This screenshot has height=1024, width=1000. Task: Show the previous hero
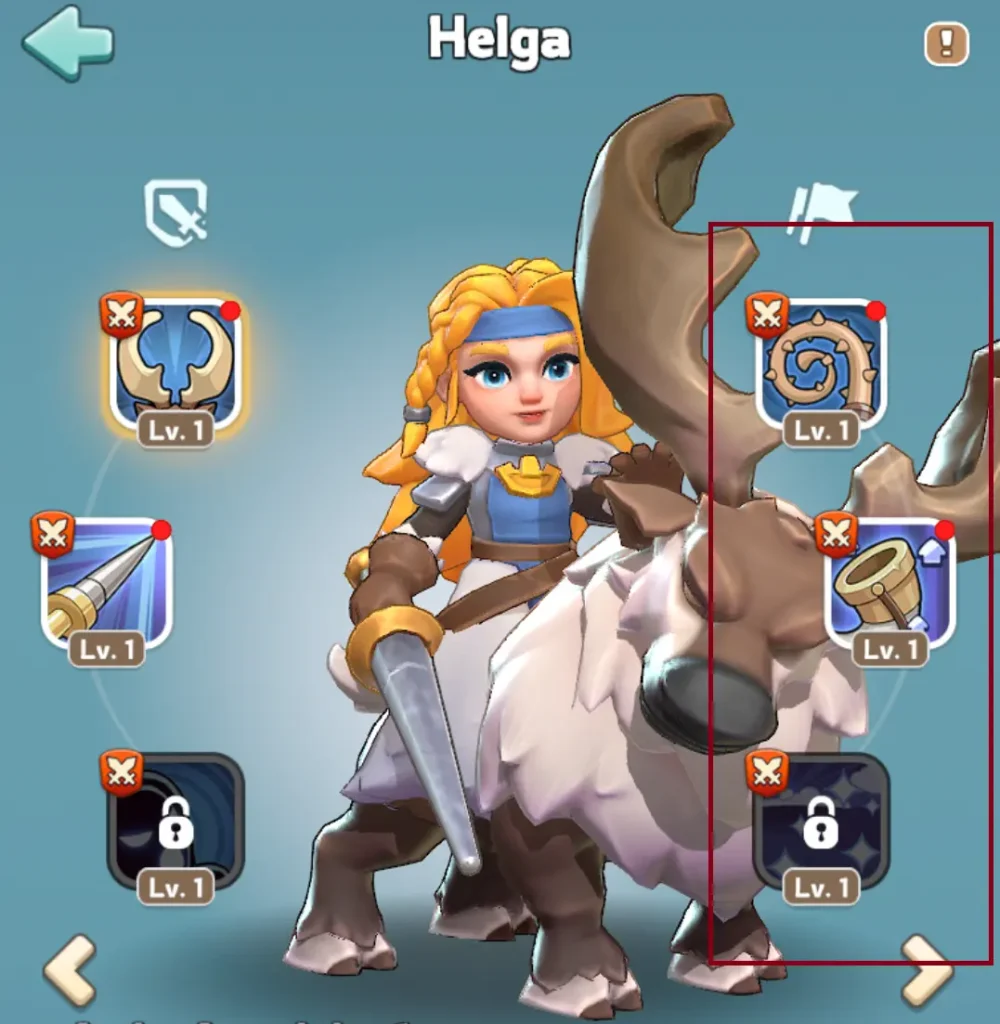pyautogui.click(x=69, y=968)
